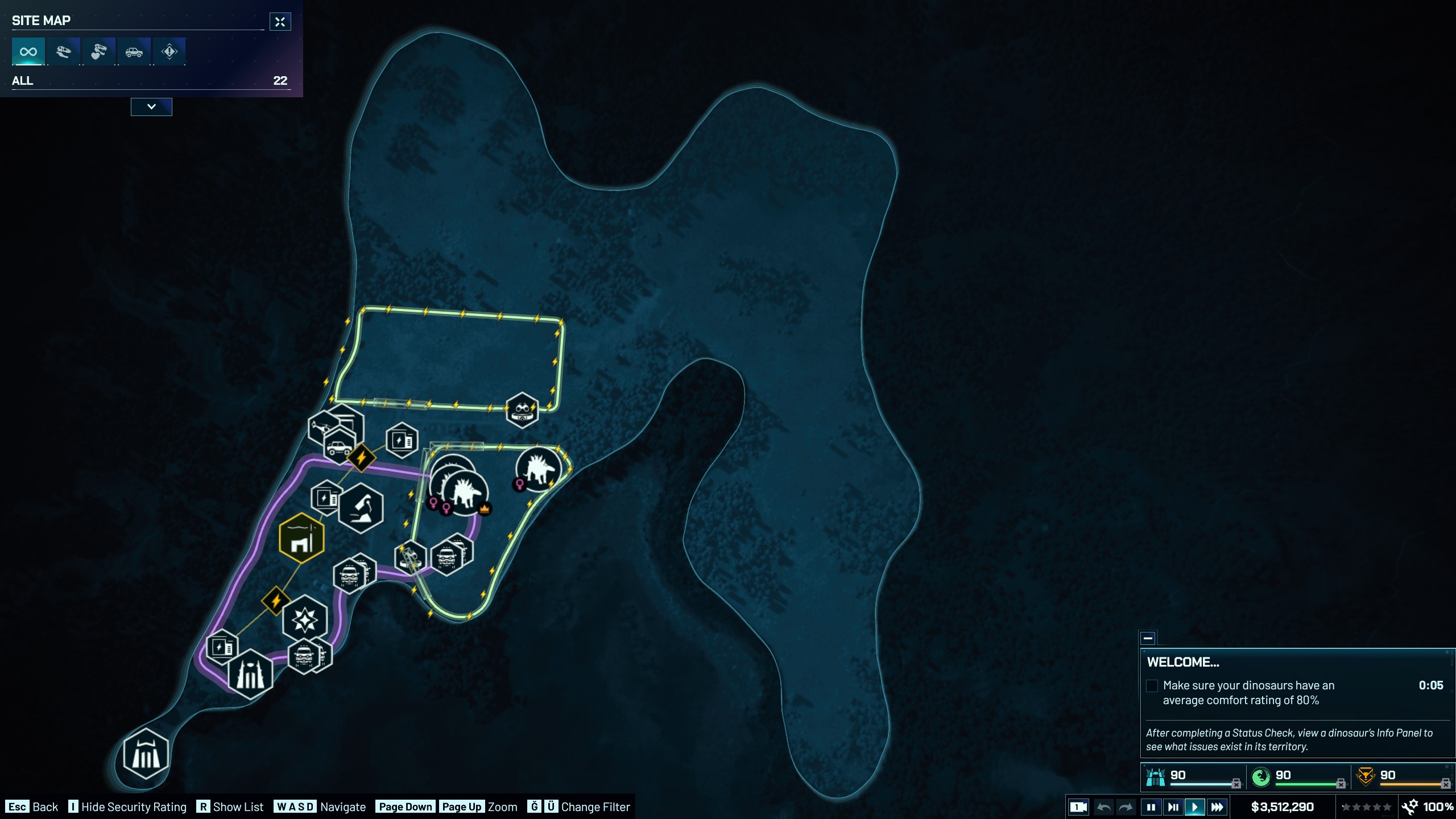
Task: Close the Site Map panel
Action: tap(280, 22)
